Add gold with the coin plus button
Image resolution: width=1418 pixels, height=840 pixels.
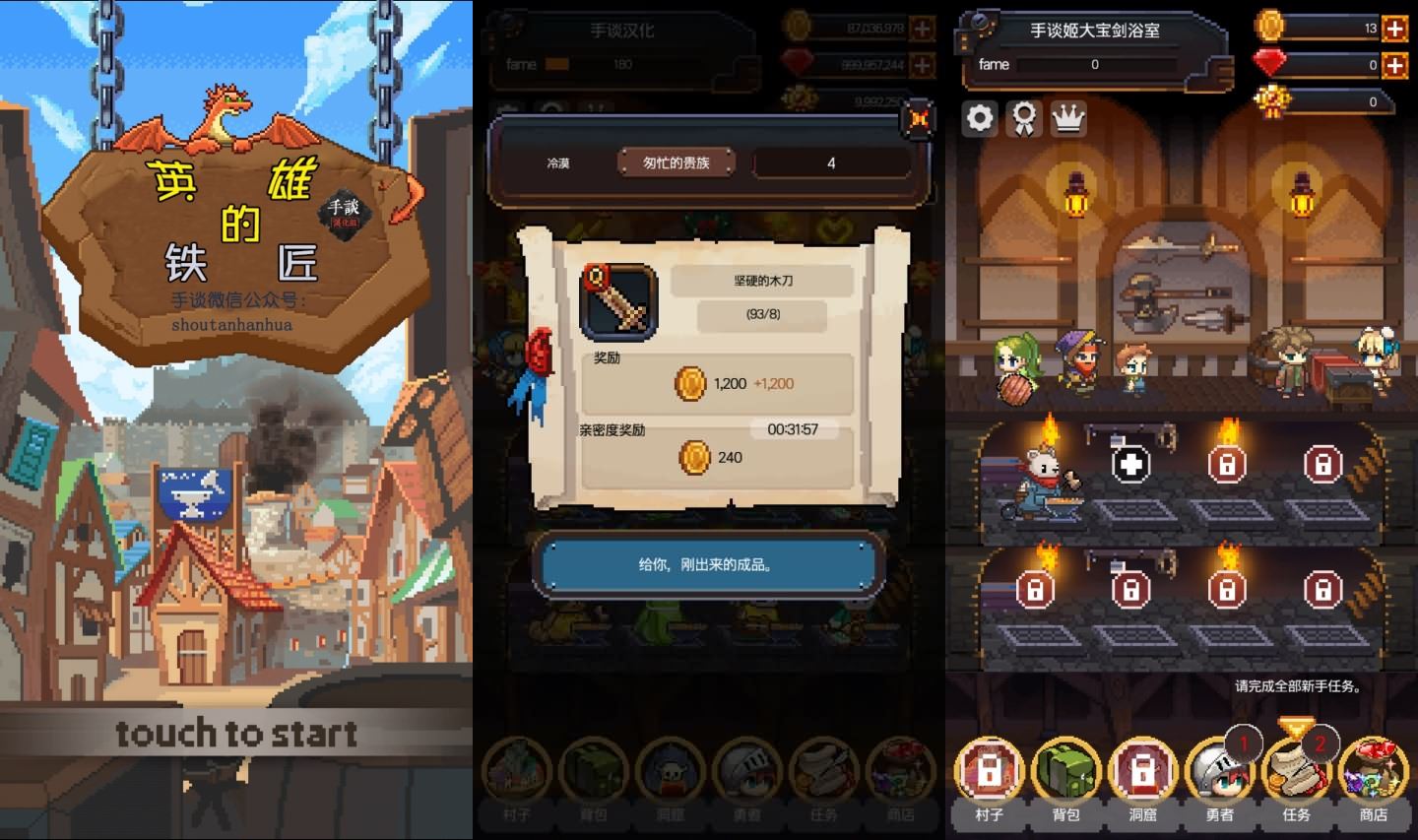pos(1395,29)
